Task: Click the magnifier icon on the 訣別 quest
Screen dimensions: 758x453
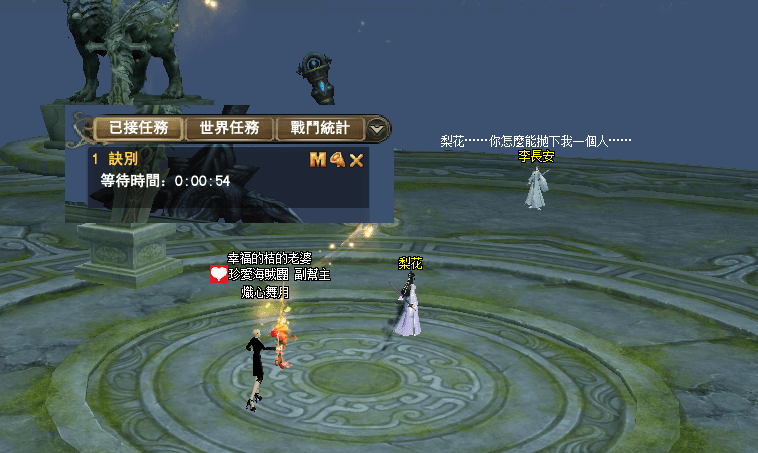Action: tap(337, 159)
